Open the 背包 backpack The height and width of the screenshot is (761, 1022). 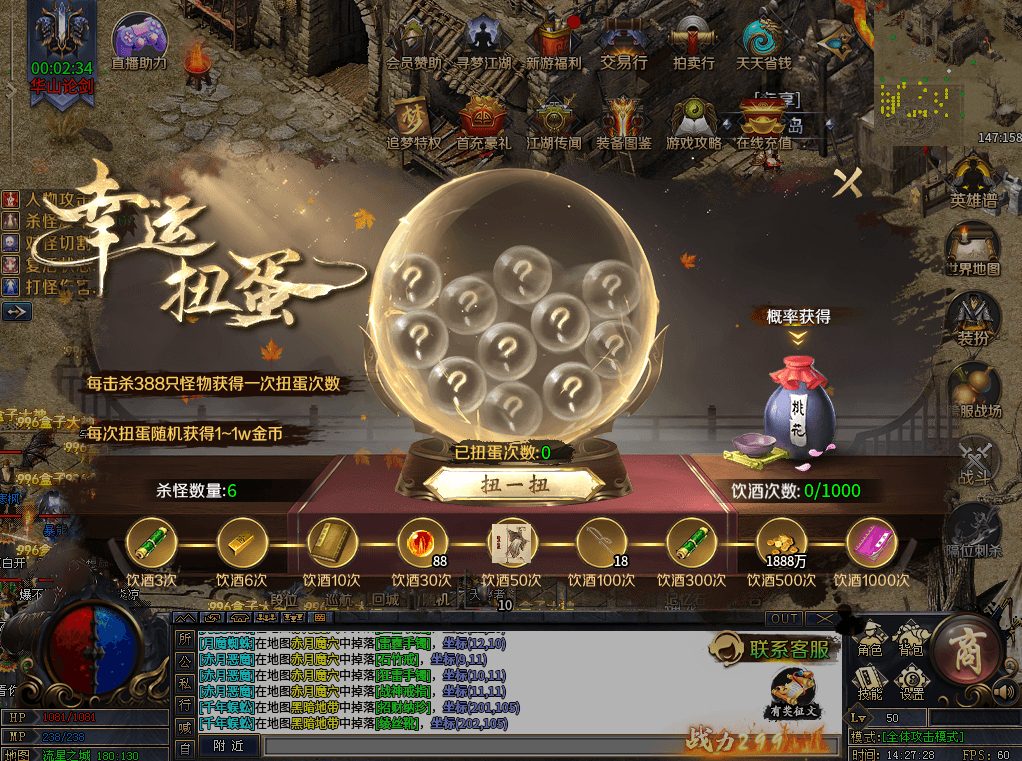pyautogui.click(x=910, y=638)
